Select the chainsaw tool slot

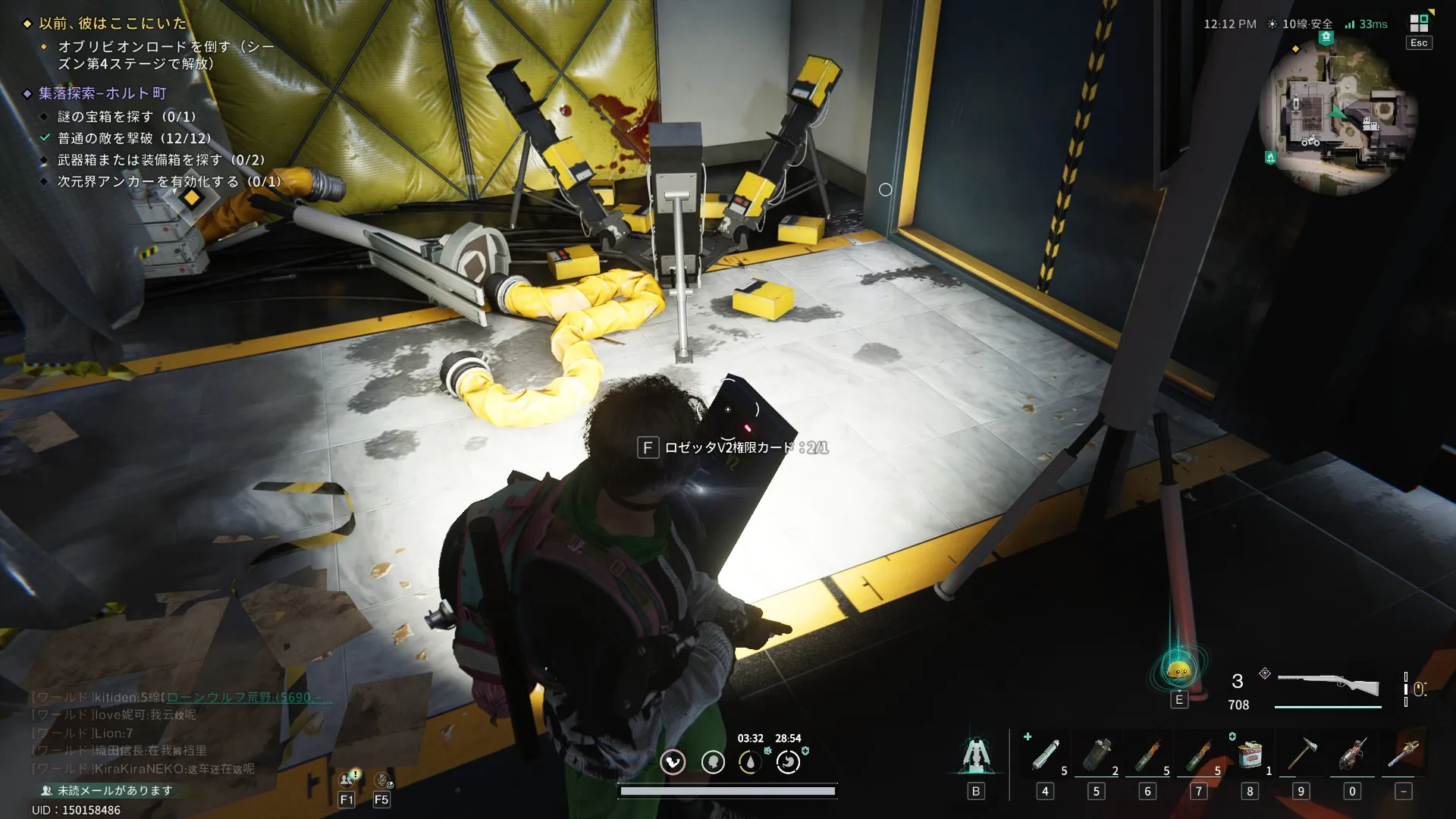1352,755
